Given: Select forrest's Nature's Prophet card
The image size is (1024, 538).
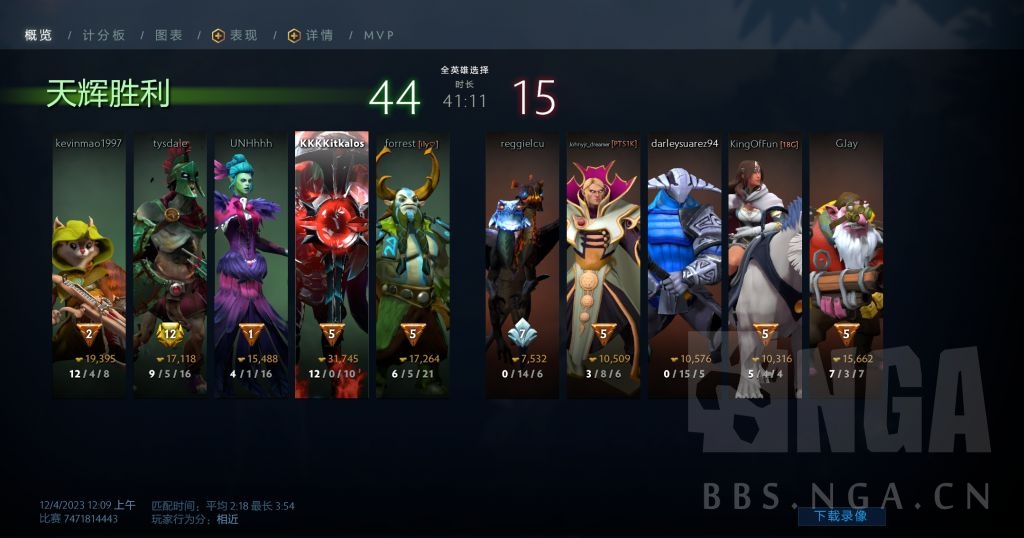Looking at the screenshot, I should click(413, 265).
